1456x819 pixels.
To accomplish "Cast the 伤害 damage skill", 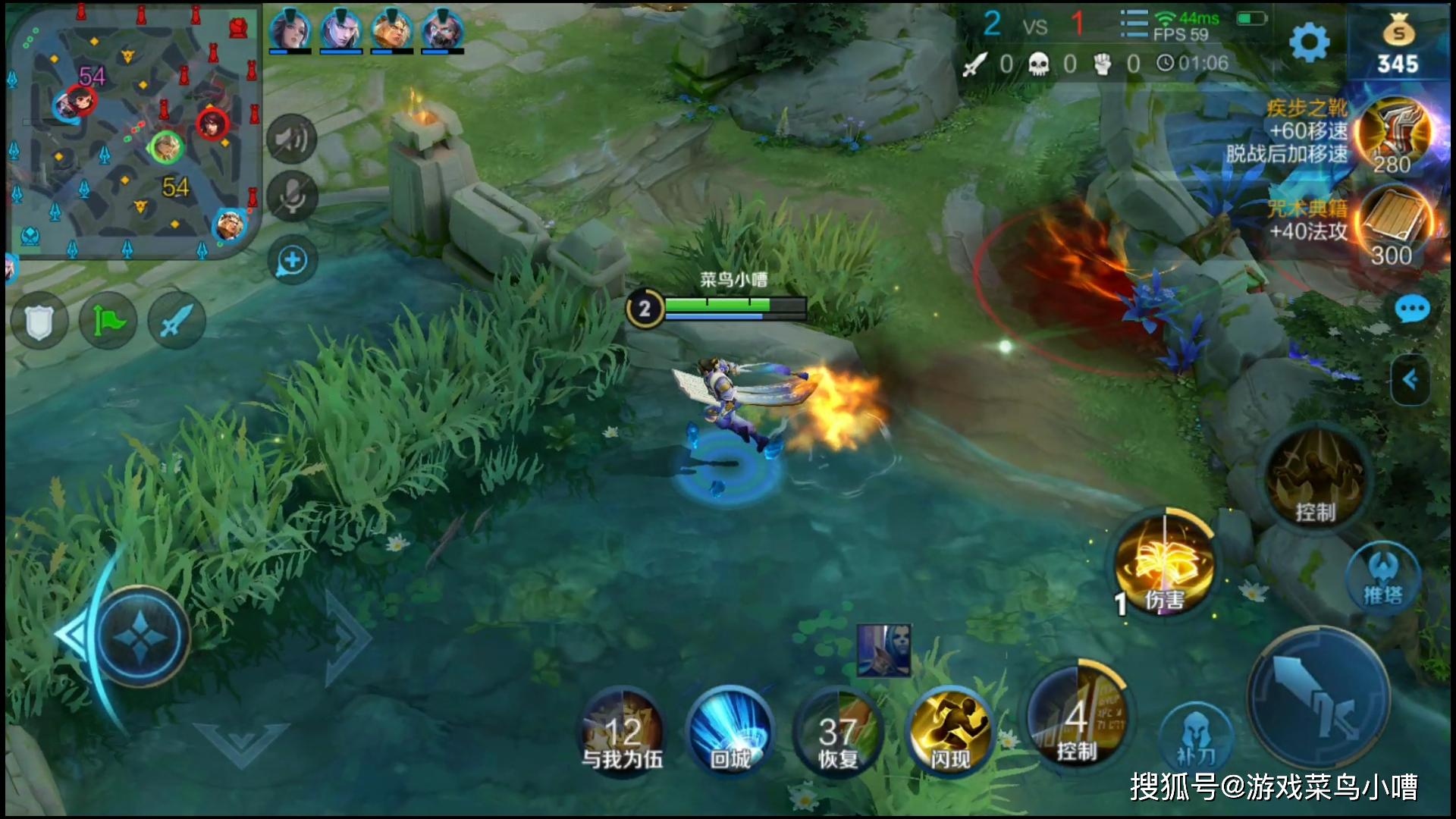I will click(x=1164, y=565).
